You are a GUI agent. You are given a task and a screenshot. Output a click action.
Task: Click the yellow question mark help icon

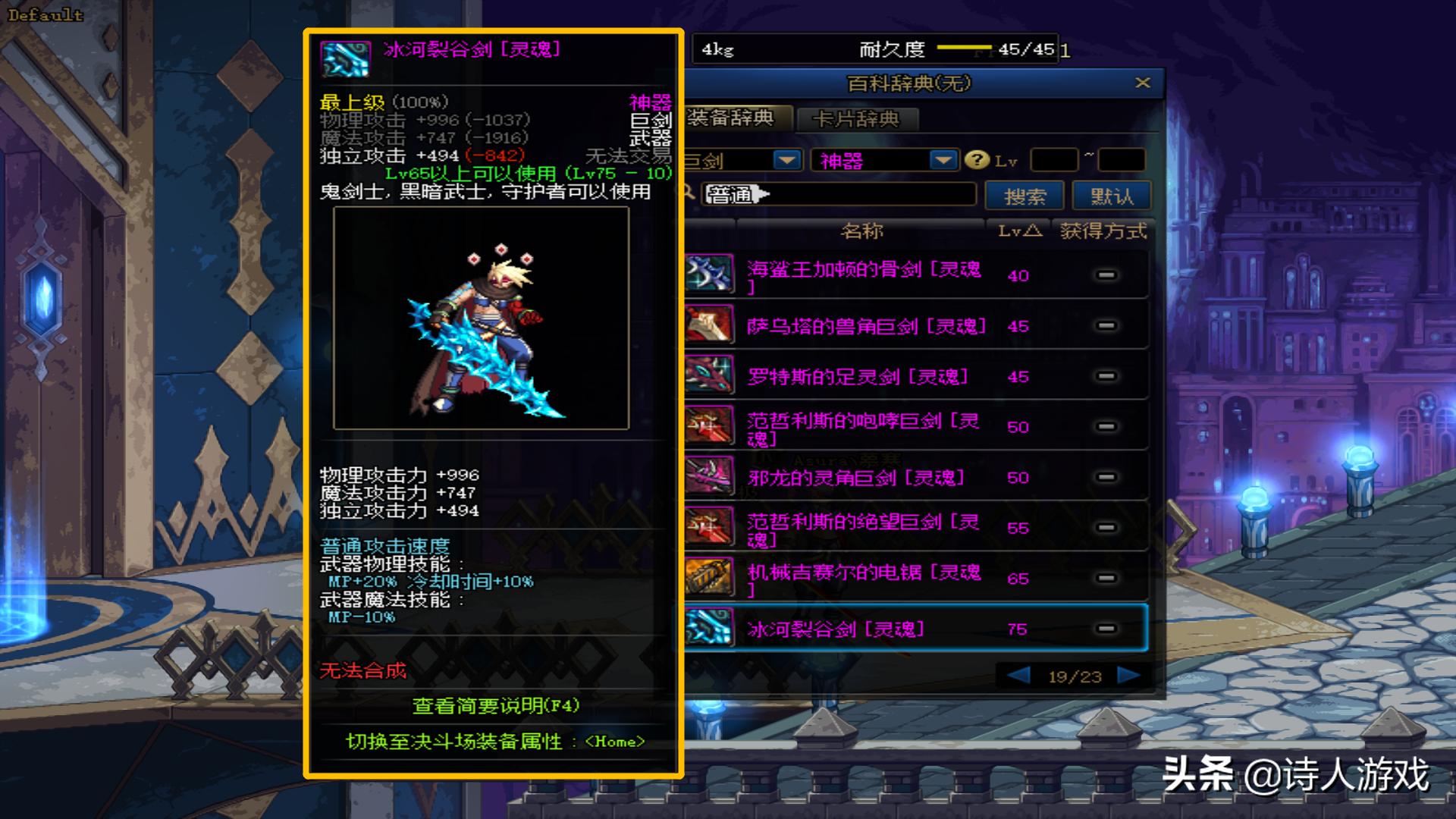[x=977, y=160]
